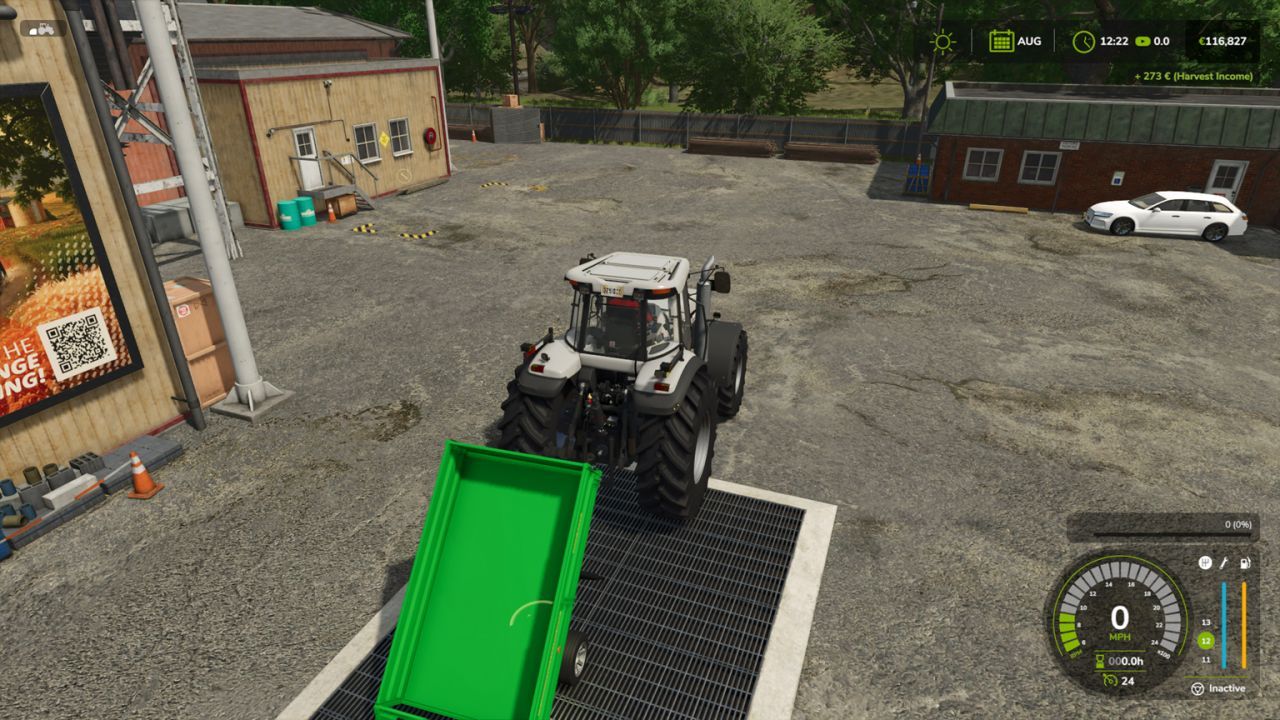Click the steering wheel Inactive helper icon
The height and width of the screenshot is (720, 1280).
[1199, 686]
